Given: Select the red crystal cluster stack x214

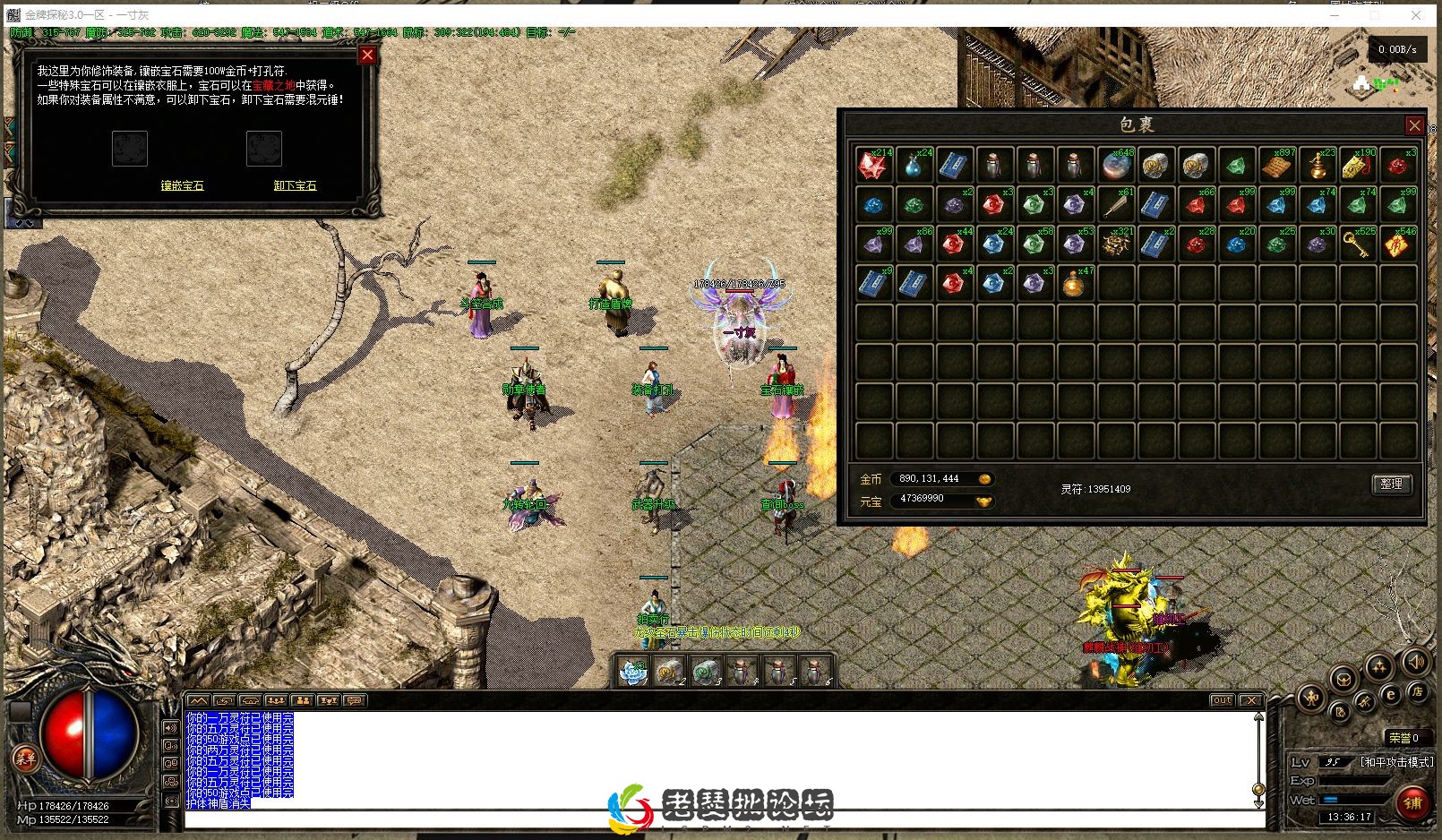Looking at the screenshot, I should [x=873, y=165].
